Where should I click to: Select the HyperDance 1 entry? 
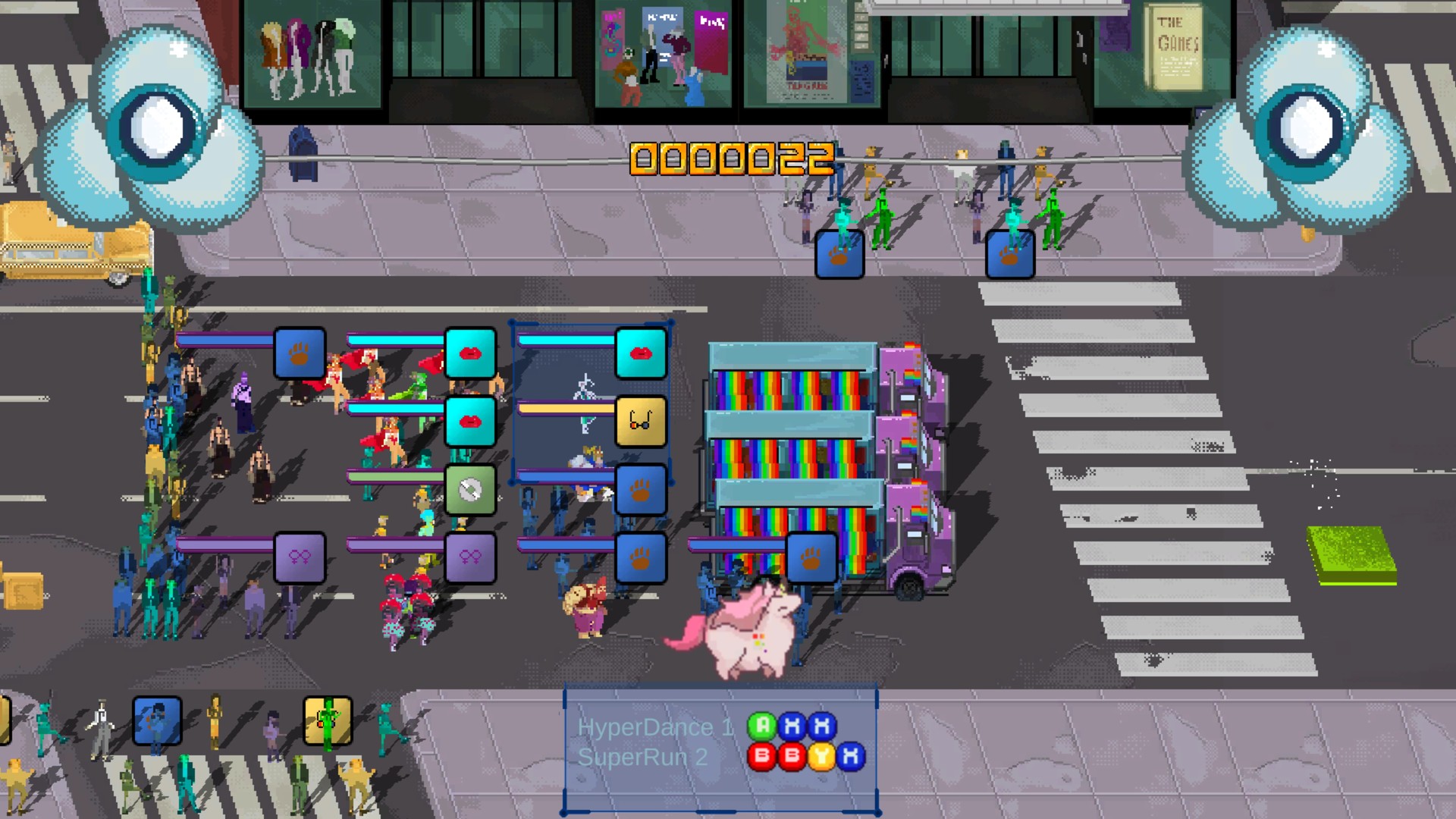pos(657,728)
